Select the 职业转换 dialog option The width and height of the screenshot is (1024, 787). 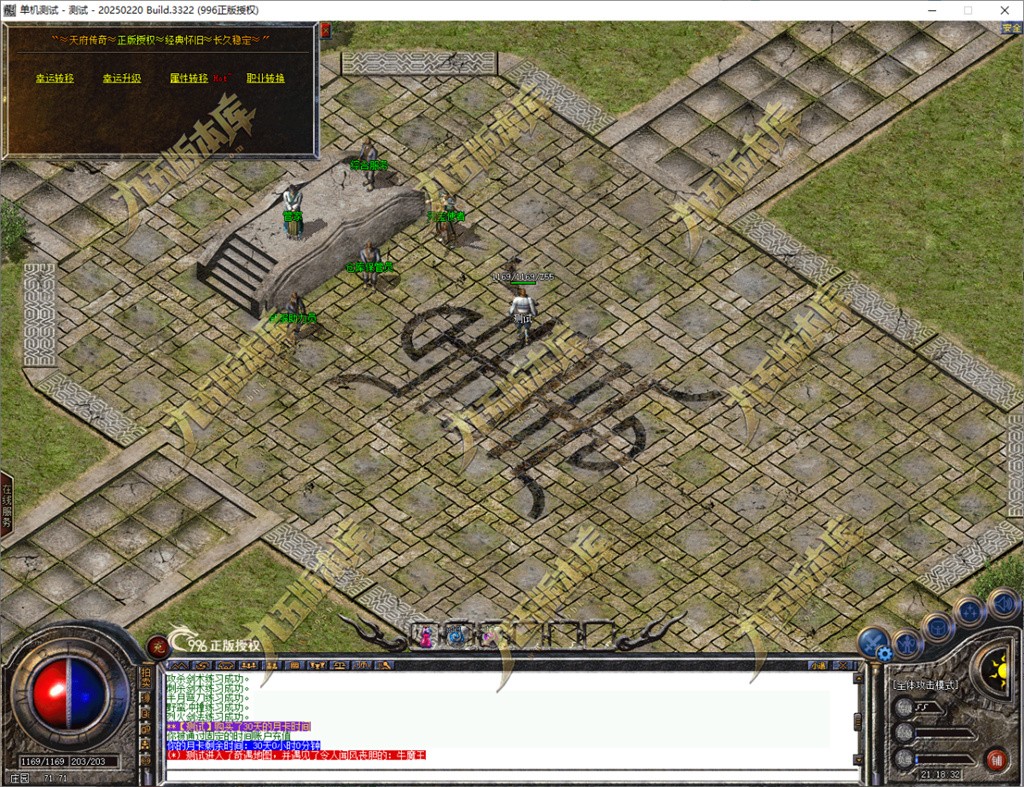click(x=265, y=78)
